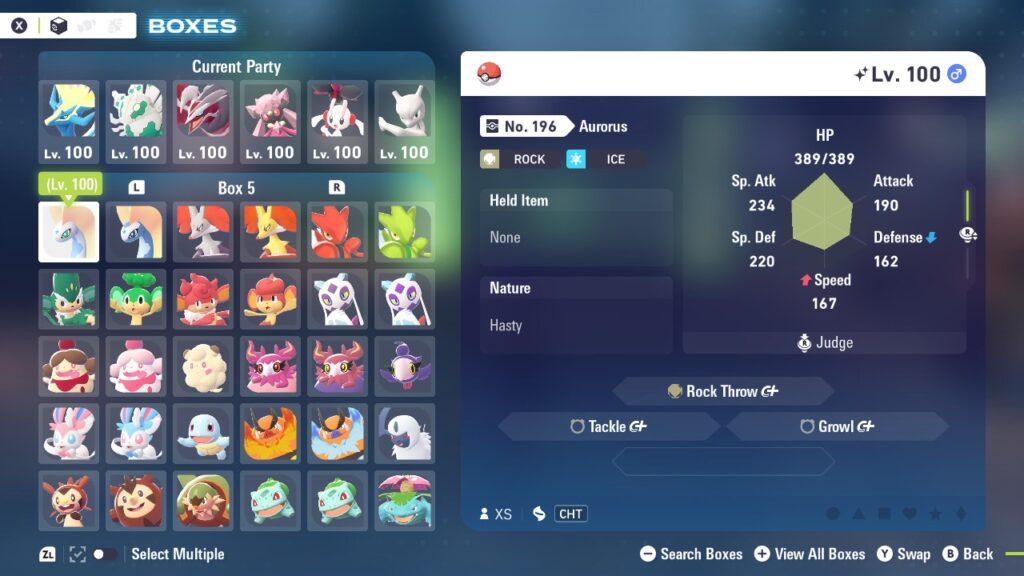The image size is (1024, 576).
Task: Choose the green shiny Scizor slot
Action: point(404,232)
